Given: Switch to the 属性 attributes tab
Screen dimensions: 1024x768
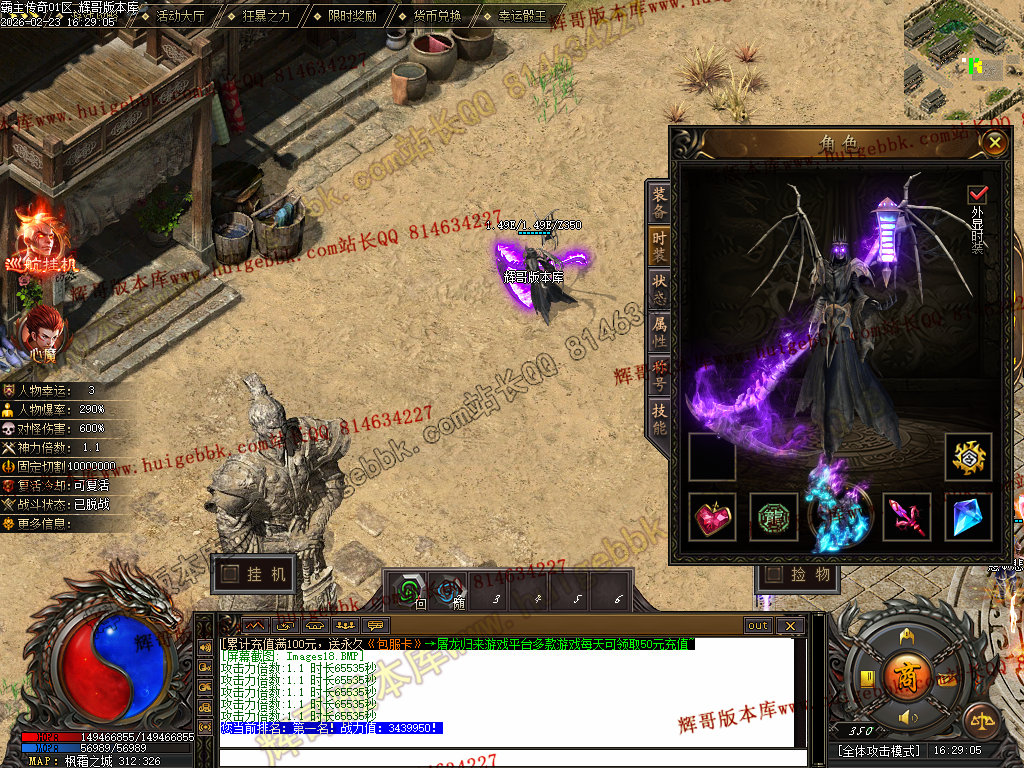Looking at the screenshot, I should (x=659, y=330).
